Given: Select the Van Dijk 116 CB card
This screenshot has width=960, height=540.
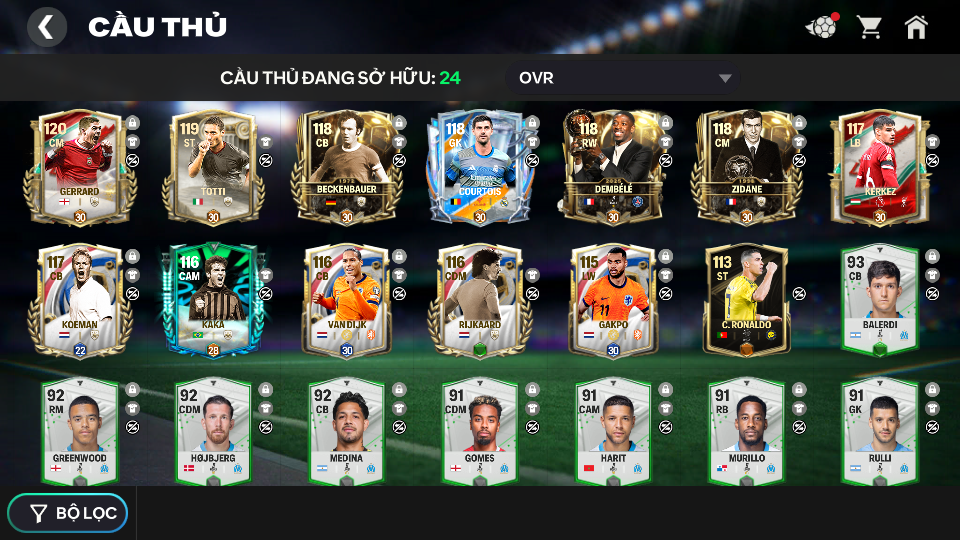Looking at the screenshot, I should tap(347, 300).
